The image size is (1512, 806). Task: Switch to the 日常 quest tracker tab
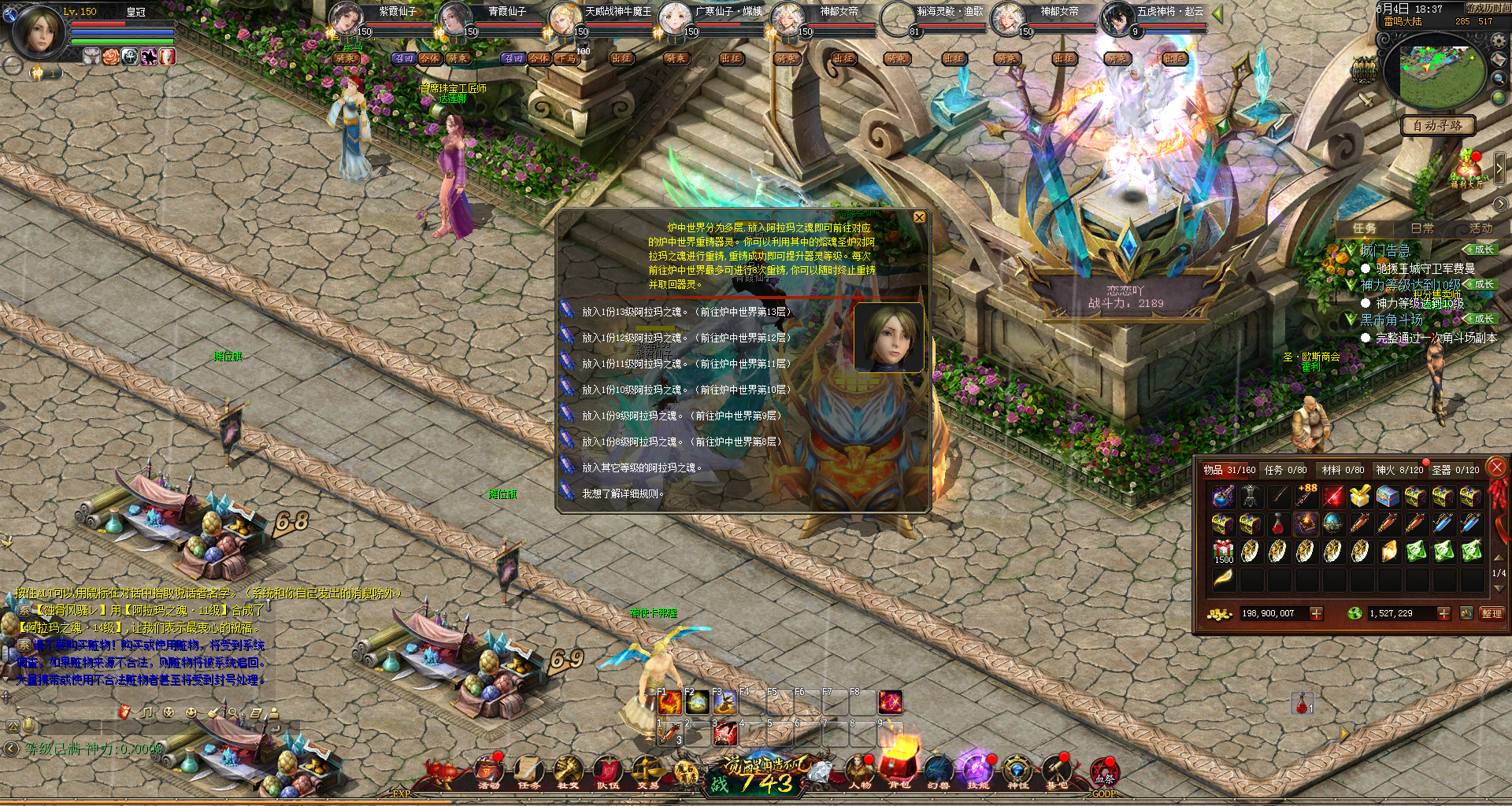[x=1421, y=228]
